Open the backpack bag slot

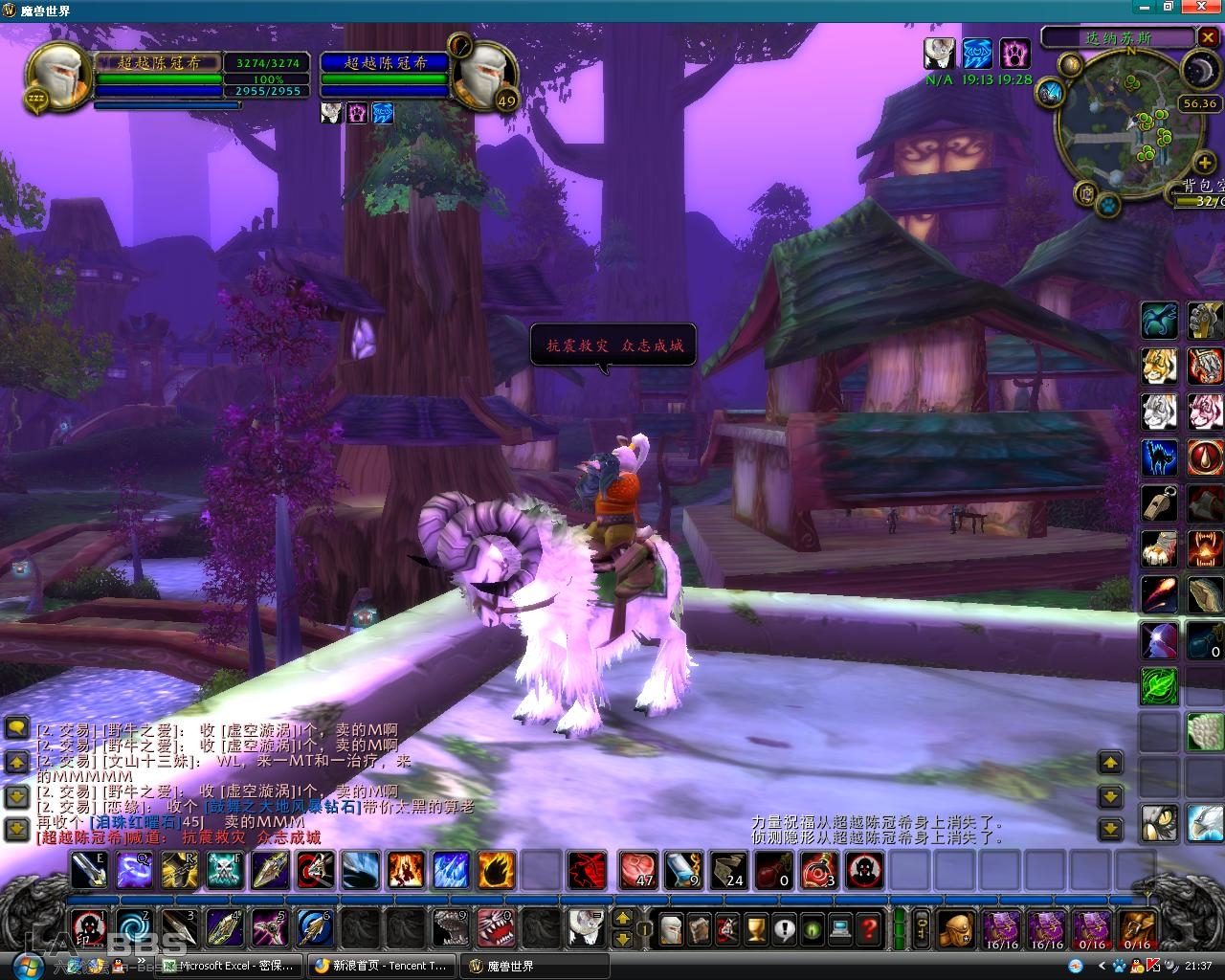[x=957, y=927]
